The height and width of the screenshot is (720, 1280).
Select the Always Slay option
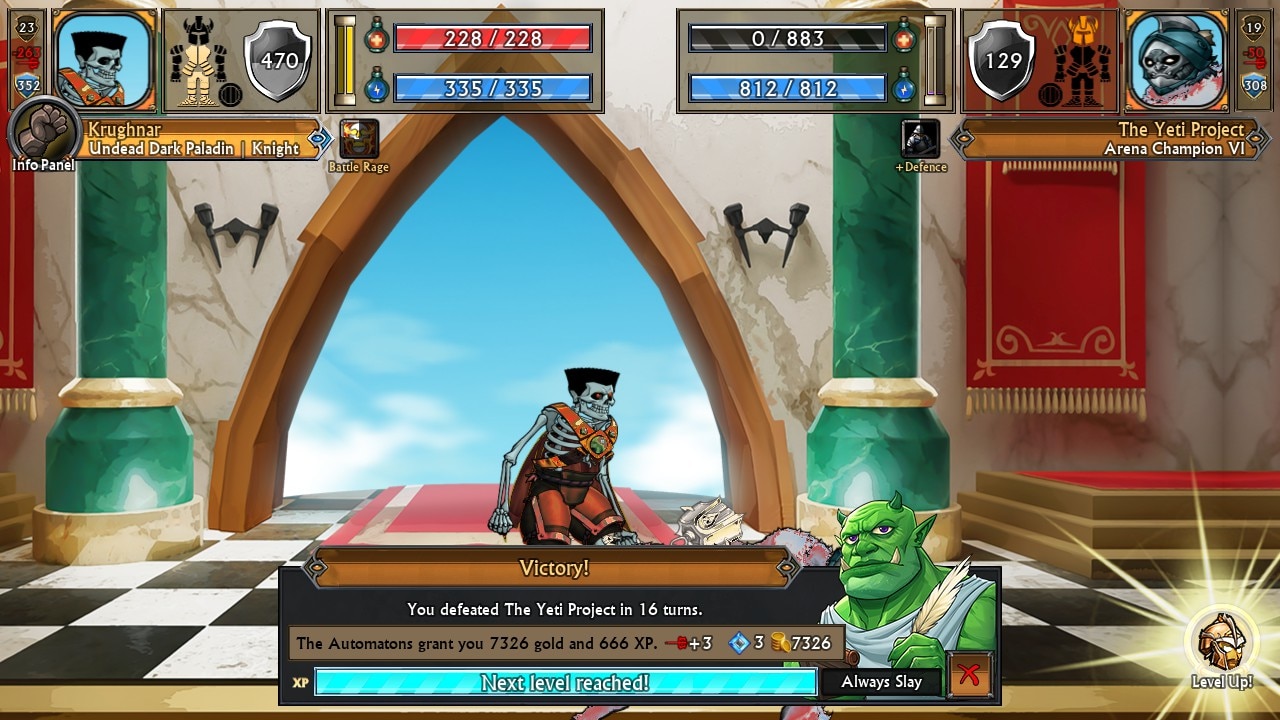point(881,682)
